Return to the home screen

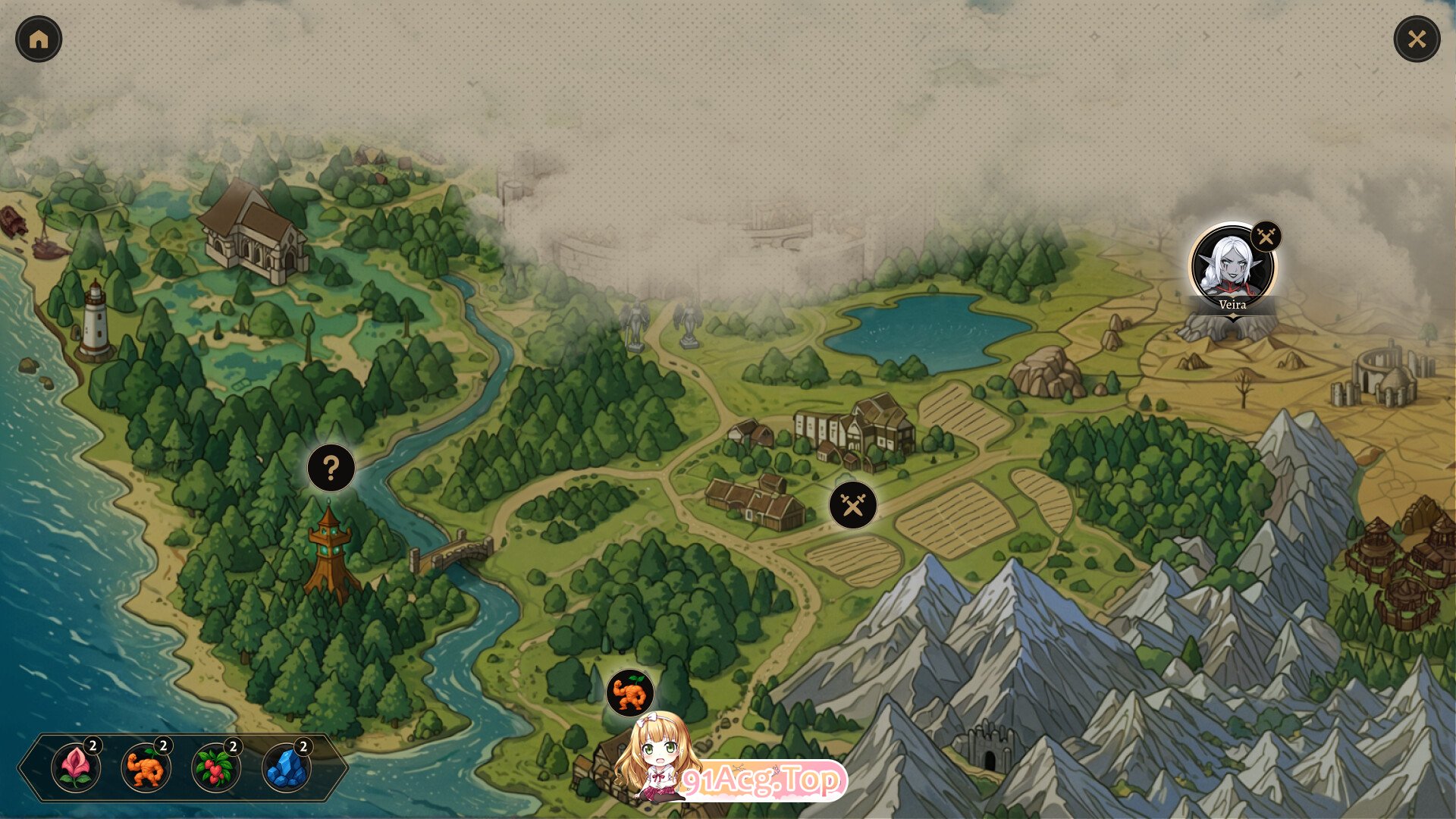click(39, 39)
